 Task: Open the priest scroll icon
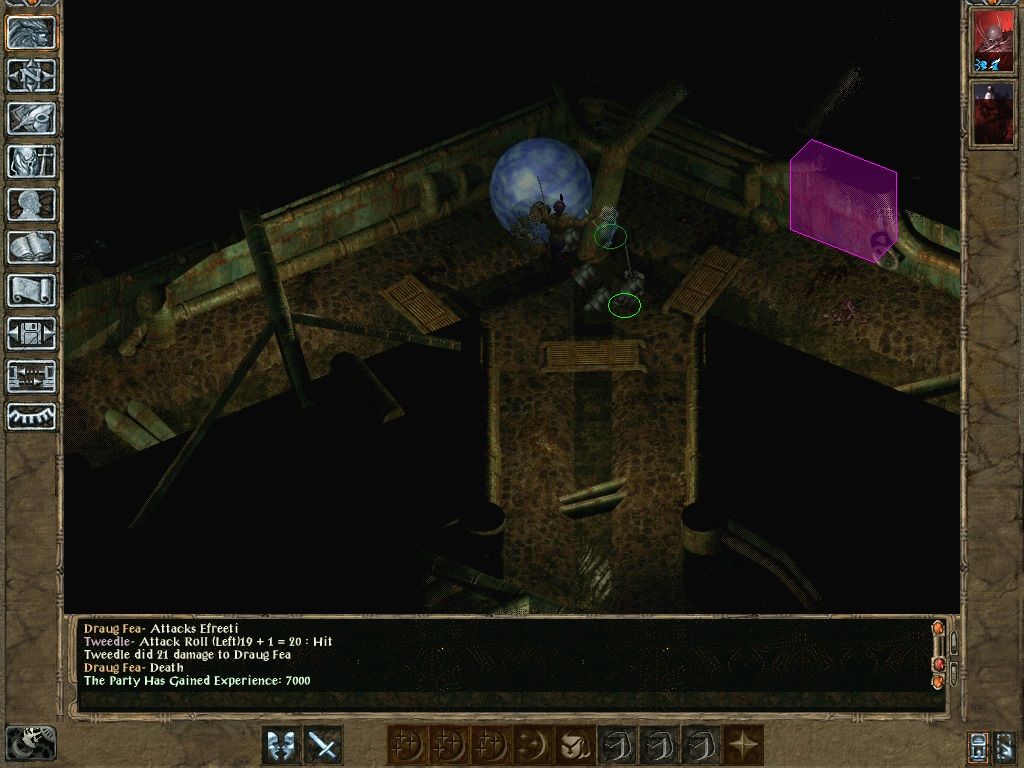pos(32,291)
